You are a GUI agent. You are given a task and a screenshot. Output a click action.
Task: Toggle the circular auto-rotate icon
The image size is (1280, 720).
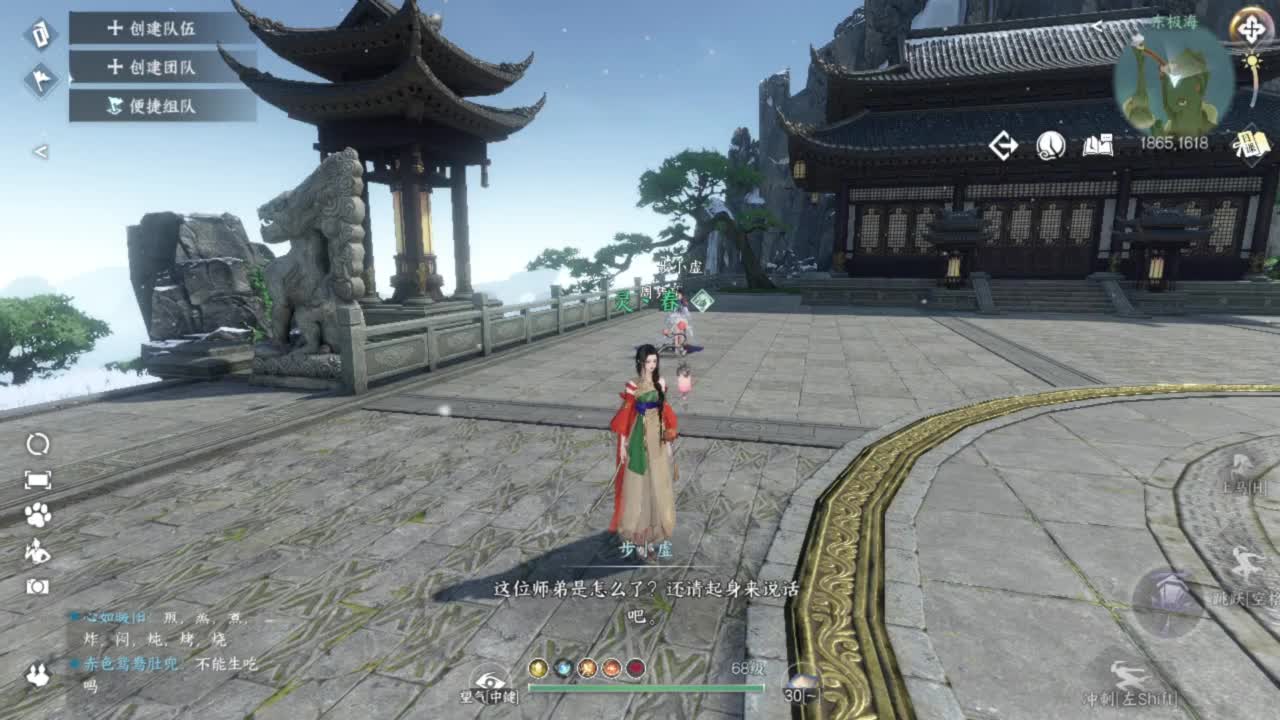pyautogui.click(x=35, y=445)
